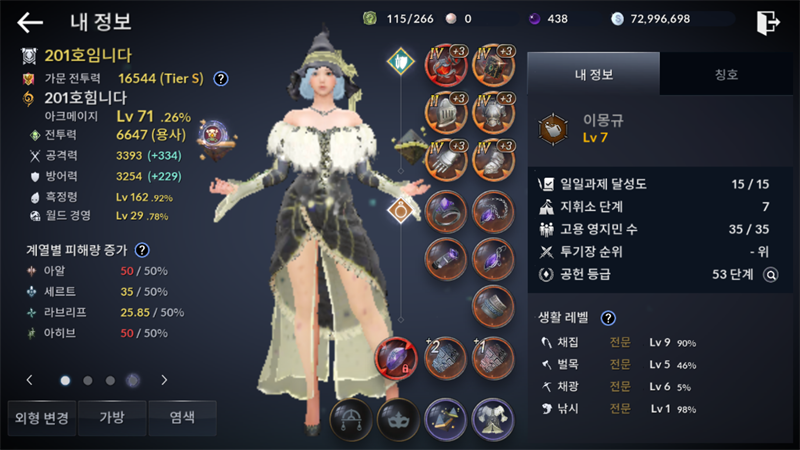
Task: Open 외형 변경 appearance change
Action: pyautogui.click(x=38, y=417)
